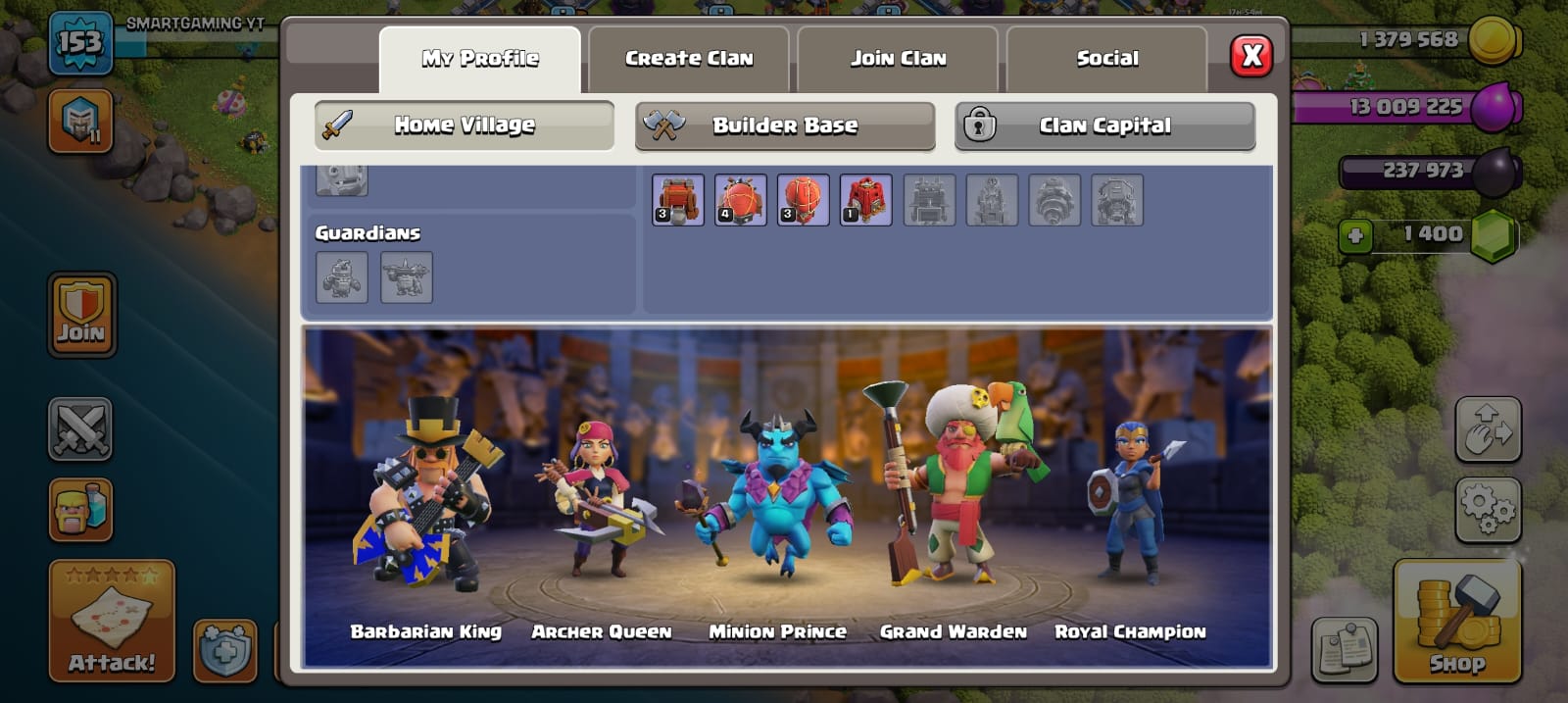Screen dimensions: 1568x703
Task: Open the Clan Capital profile
Action: point(1104,126)
